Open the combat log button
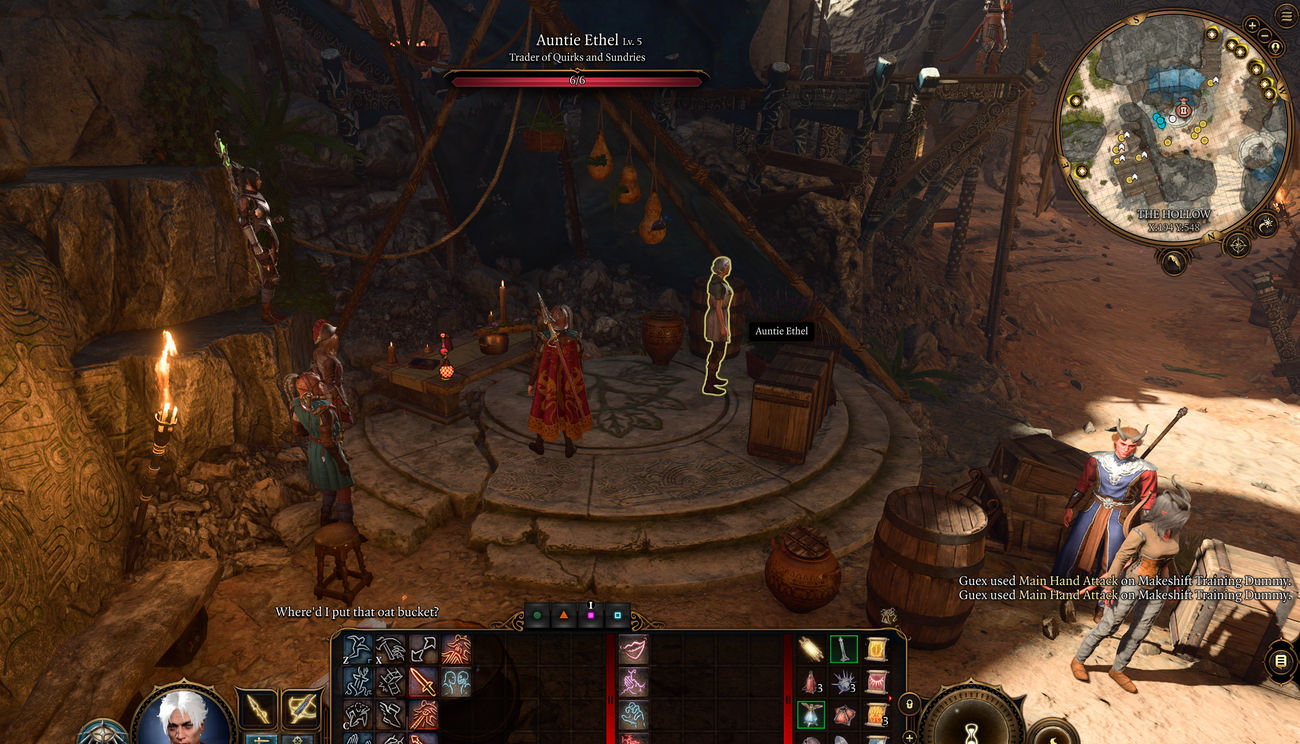The image size is (1300, 744). coord(1281,662)
